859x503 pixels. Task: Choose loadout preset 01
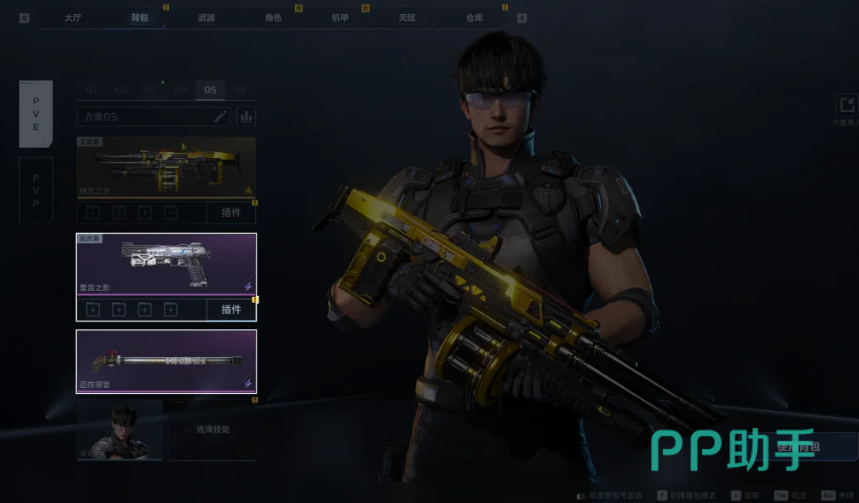point(92,90)
